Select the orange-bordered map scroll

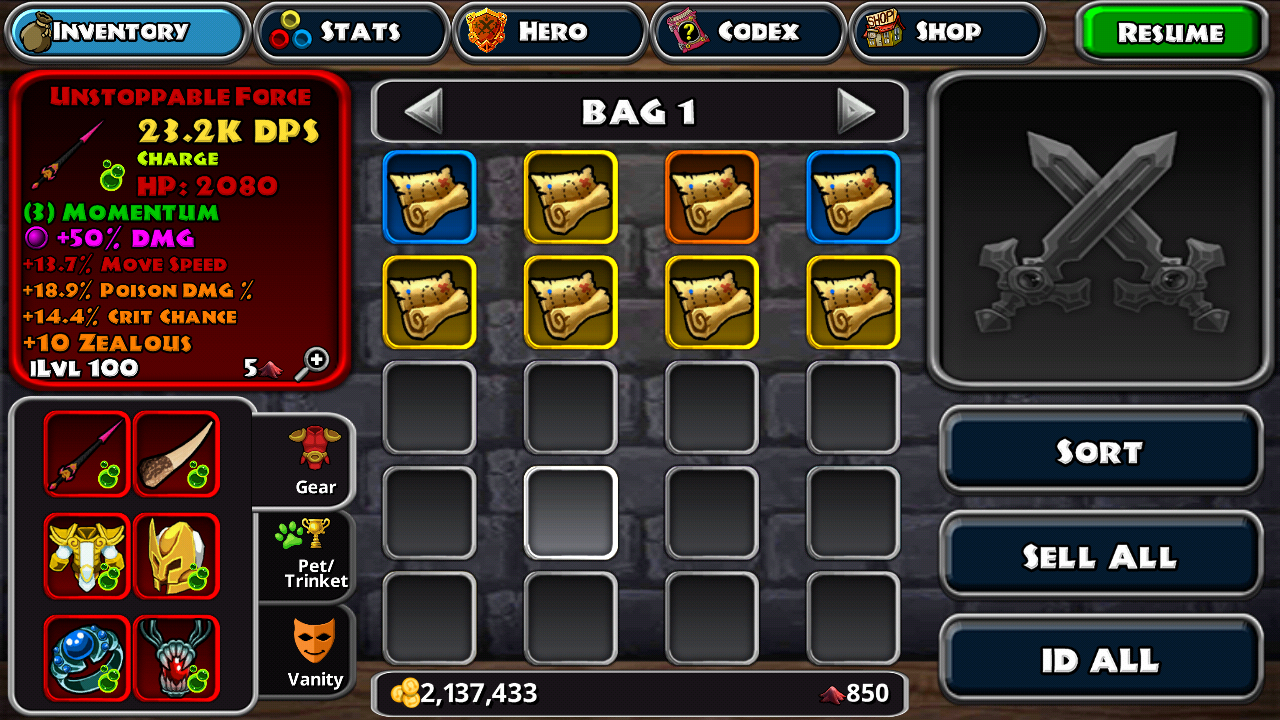click(712, 197)
